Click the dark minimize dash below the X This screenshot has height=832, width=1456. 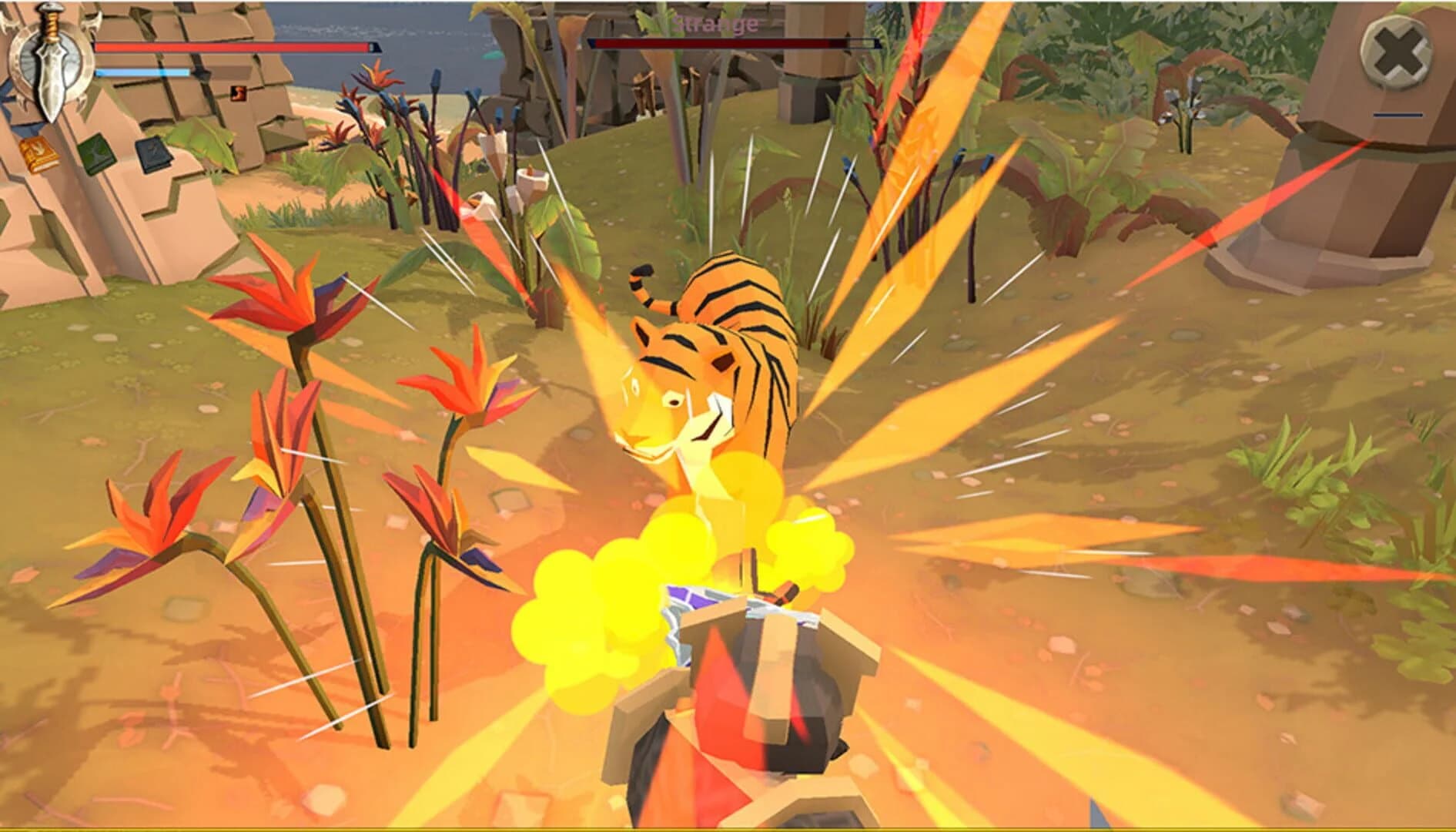(x=1397, y=114)
